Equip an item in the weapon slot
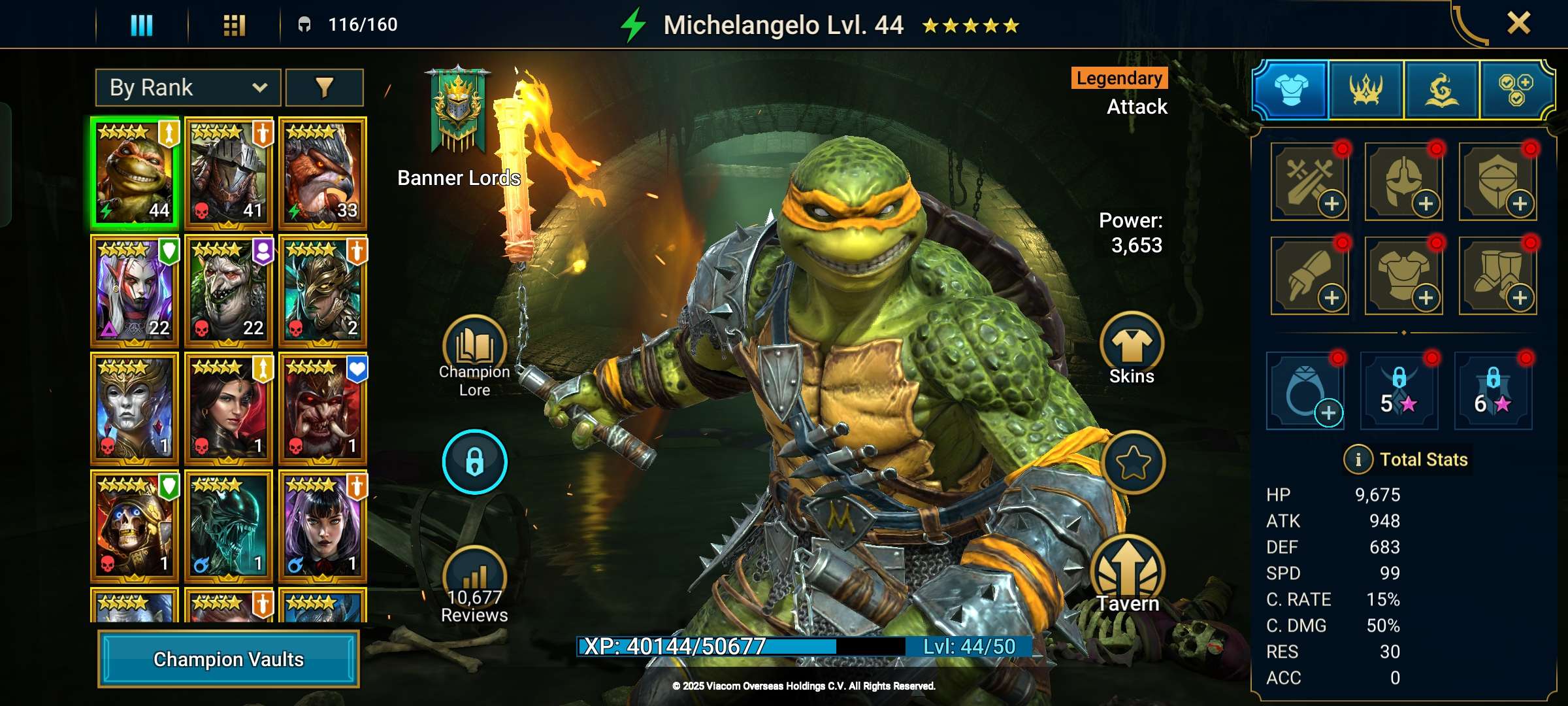Image resolution: width=1568 pixels, height=706 pixels. [x=1310, y=182]
